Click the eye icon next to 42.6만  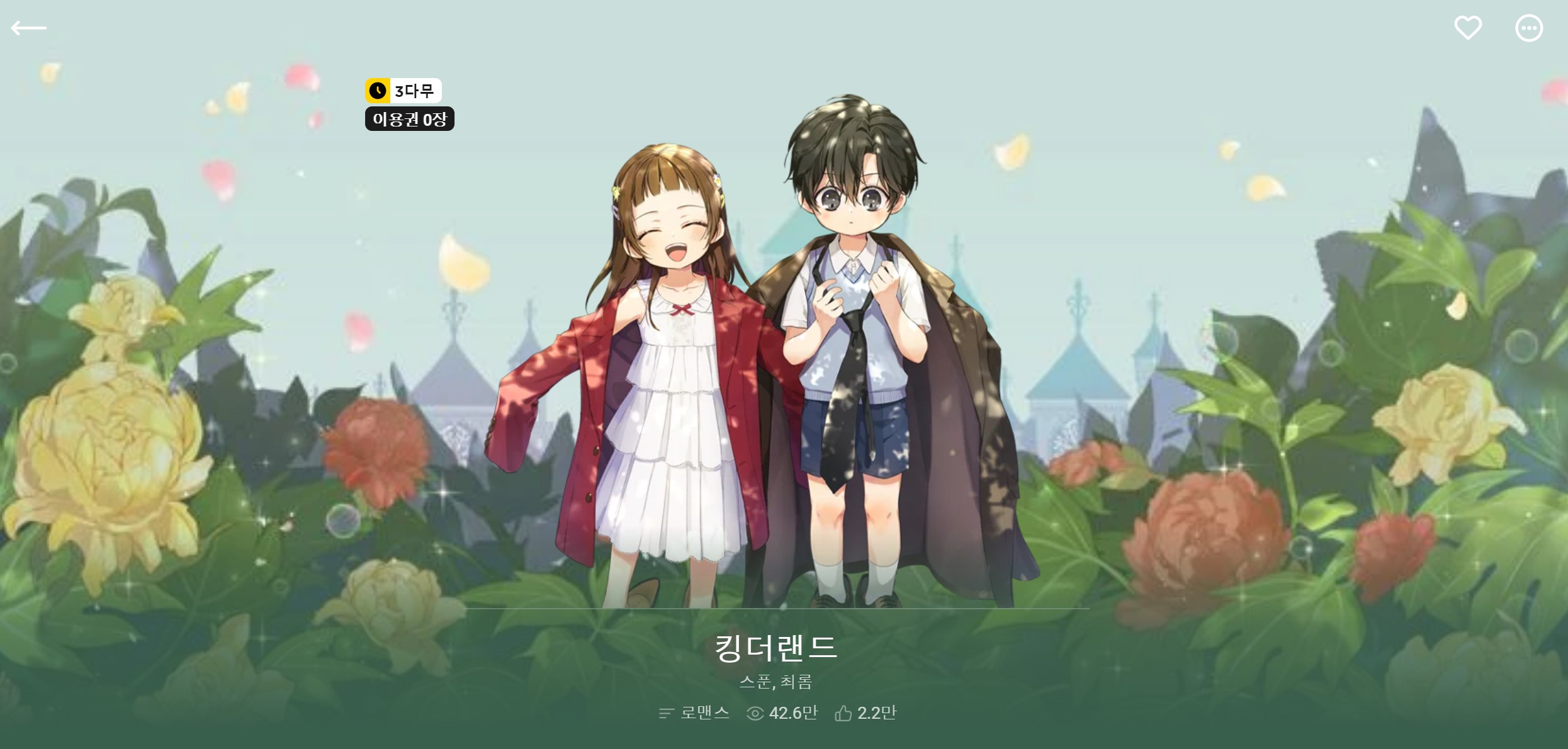tap(753, 713)
